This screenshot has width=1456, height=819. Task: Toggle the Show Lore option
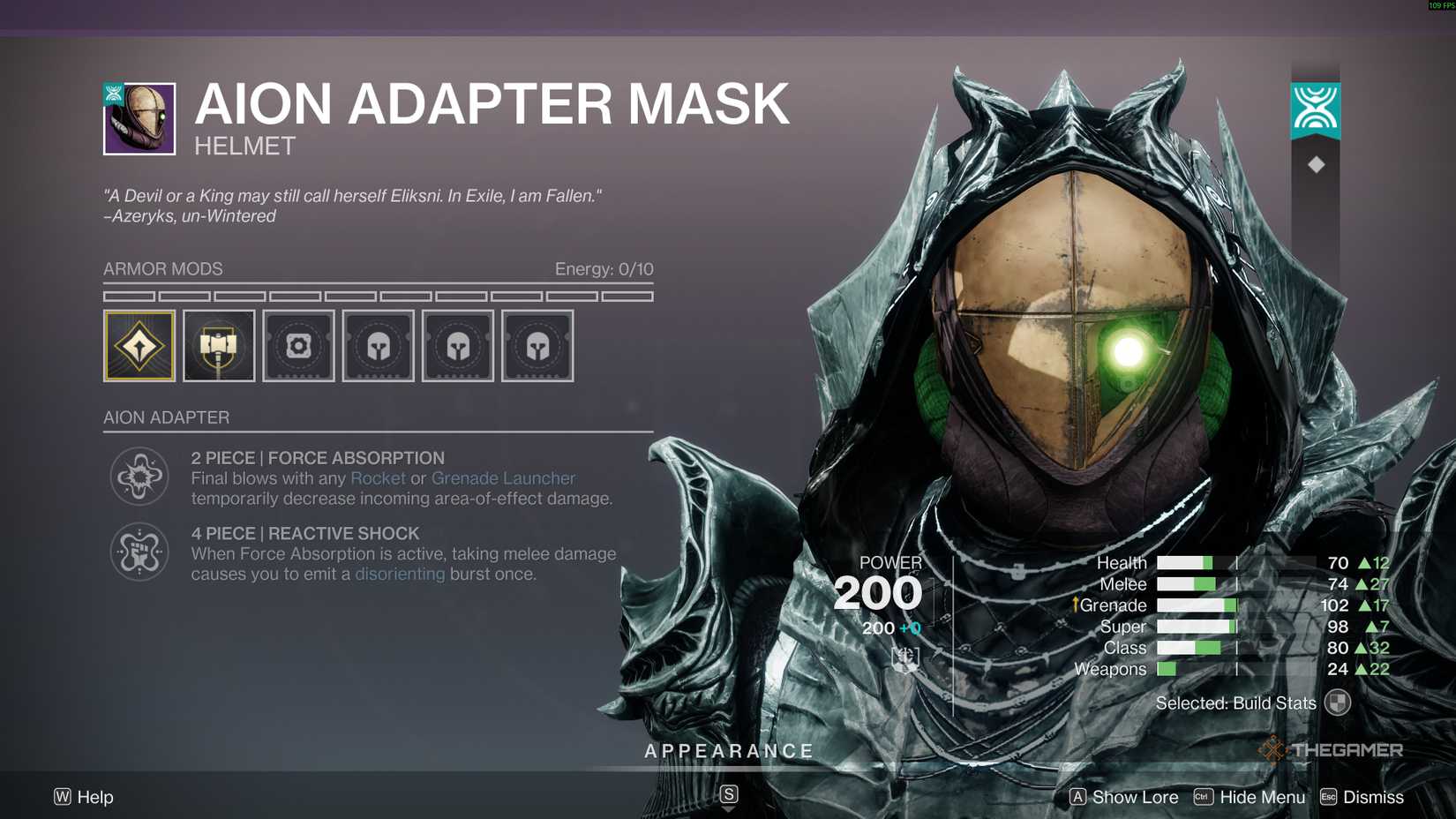(x=1135, y=797)
